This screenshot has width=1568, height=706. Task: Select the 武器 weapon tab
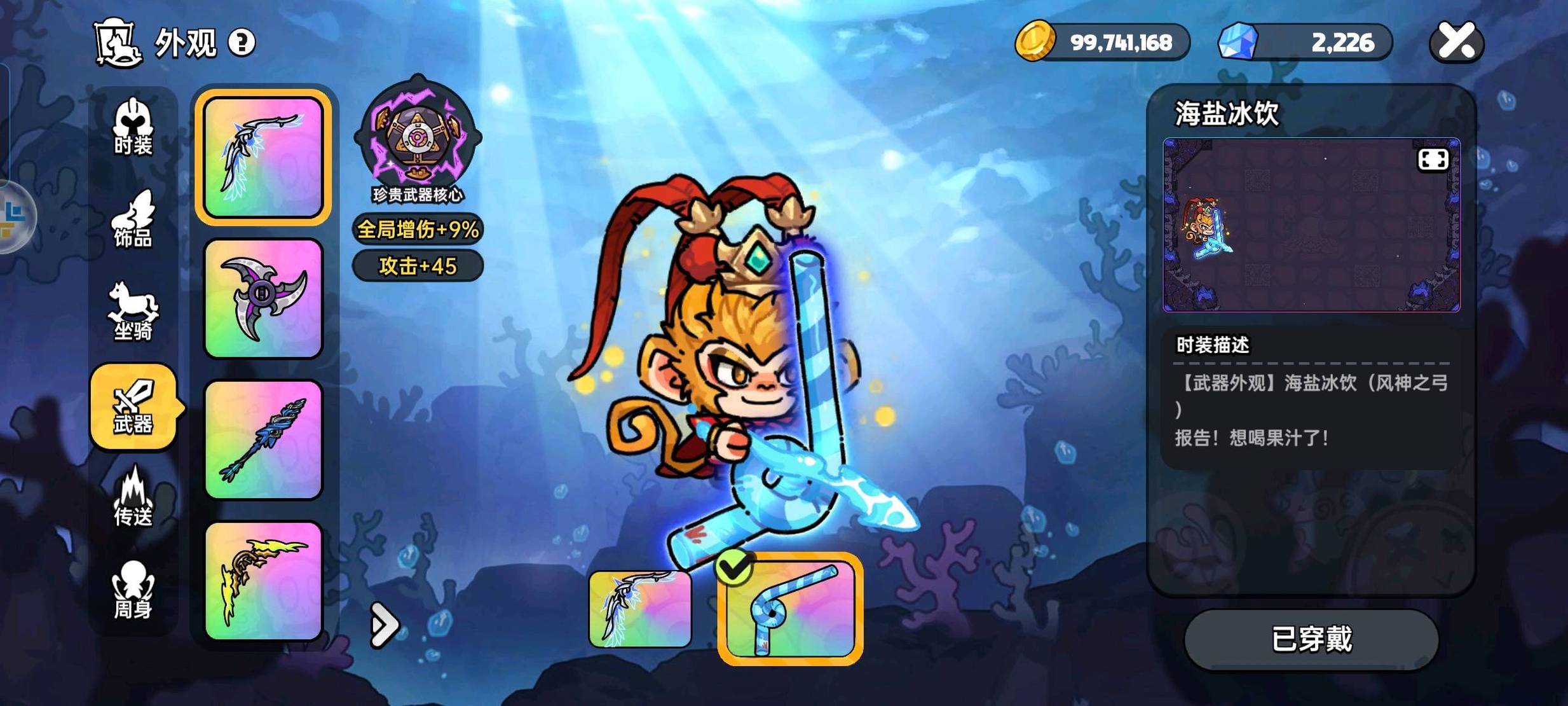pyautogui.click(x=133, y=407)
